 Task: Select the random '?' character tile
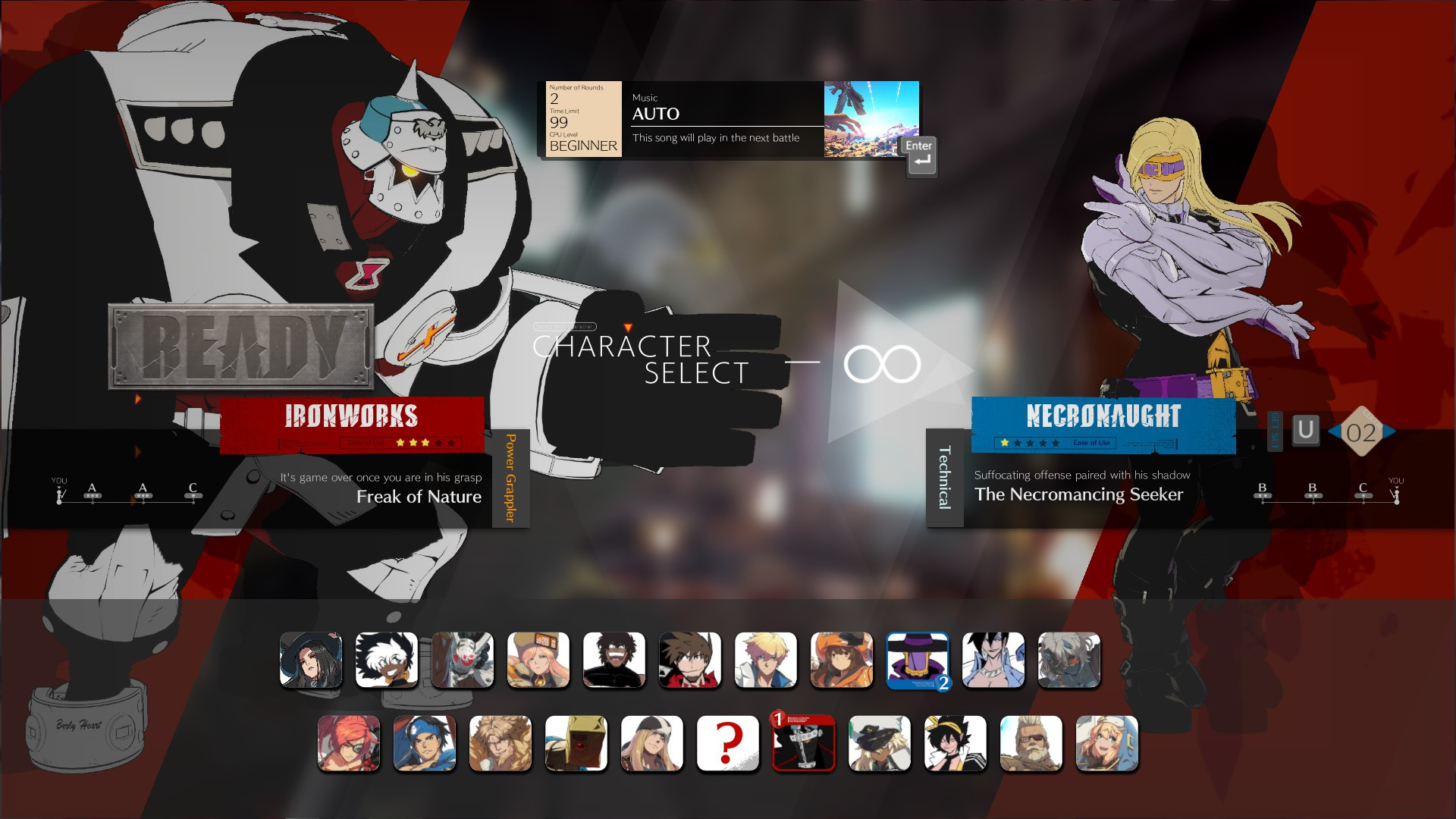point(728,744)
